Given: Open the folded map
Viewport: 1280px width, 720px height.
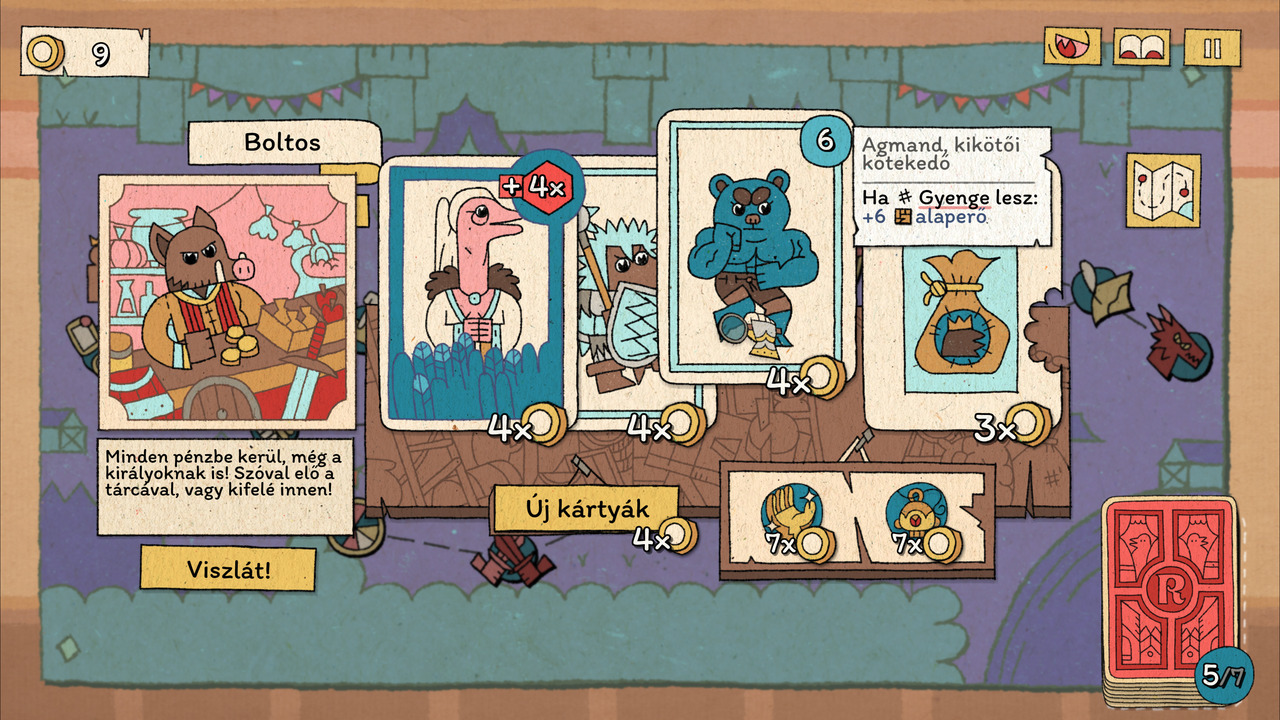Looking at the screenshot, I should pyautogui.click(x=1163, y=190).
